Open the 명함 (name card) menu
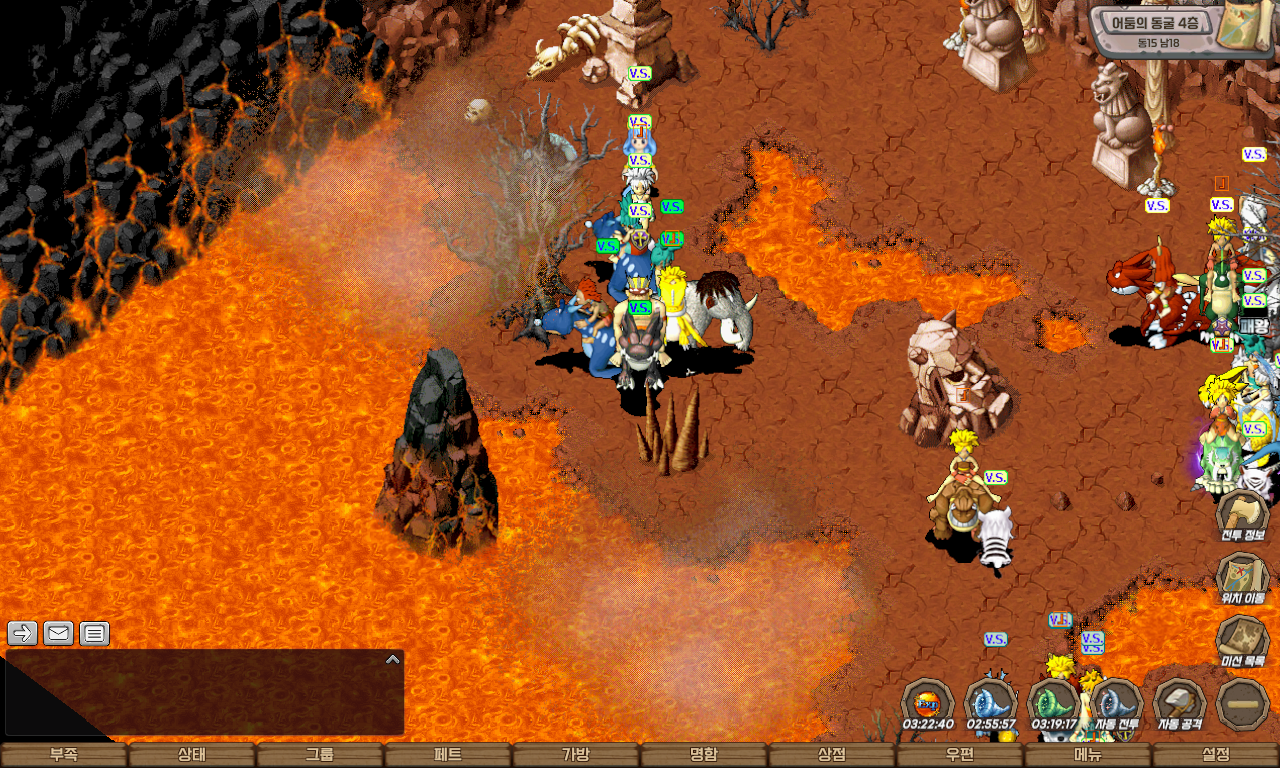Image resolution: width=1280 pixels, height=768 pixels. [x=704, y=755]
